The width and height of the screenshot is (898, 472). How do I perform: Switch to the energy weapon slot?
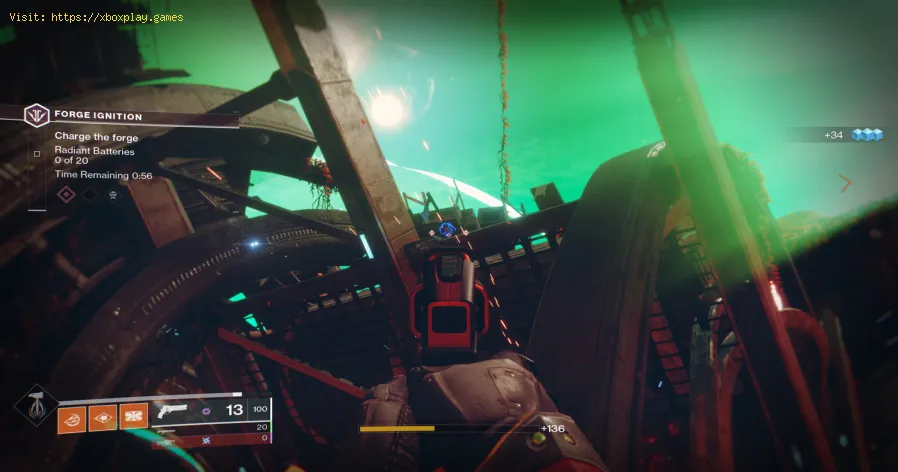pos(163,428)
